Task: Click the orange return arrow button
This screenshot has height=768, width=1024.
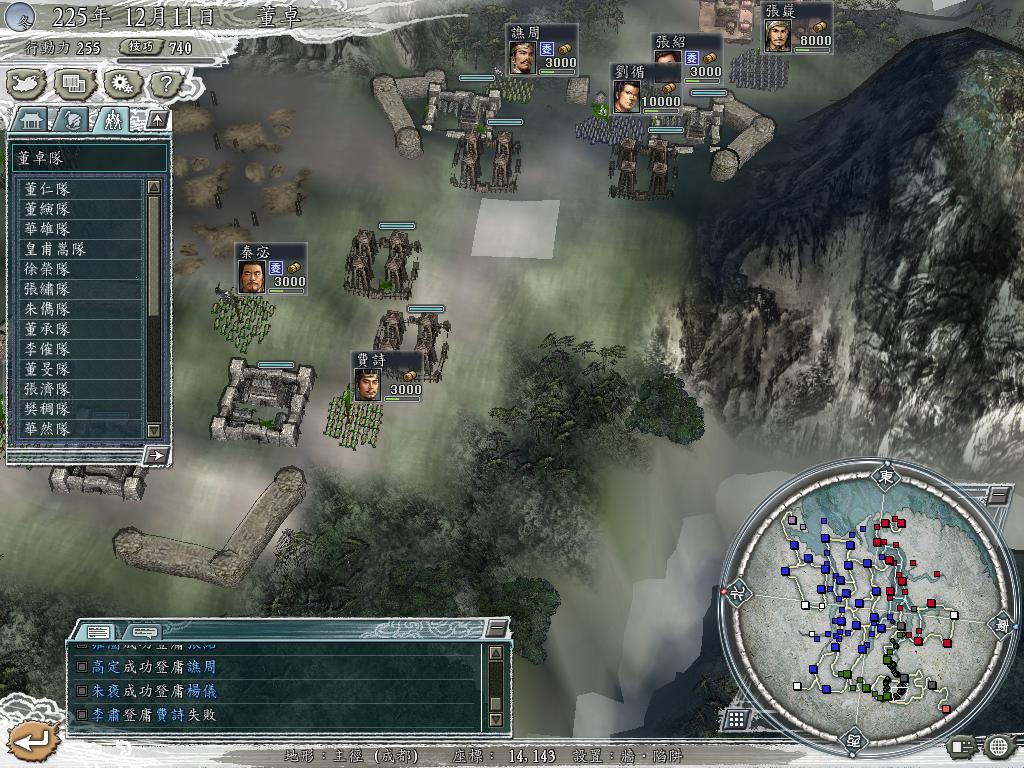Action: (x=32, y=740)
